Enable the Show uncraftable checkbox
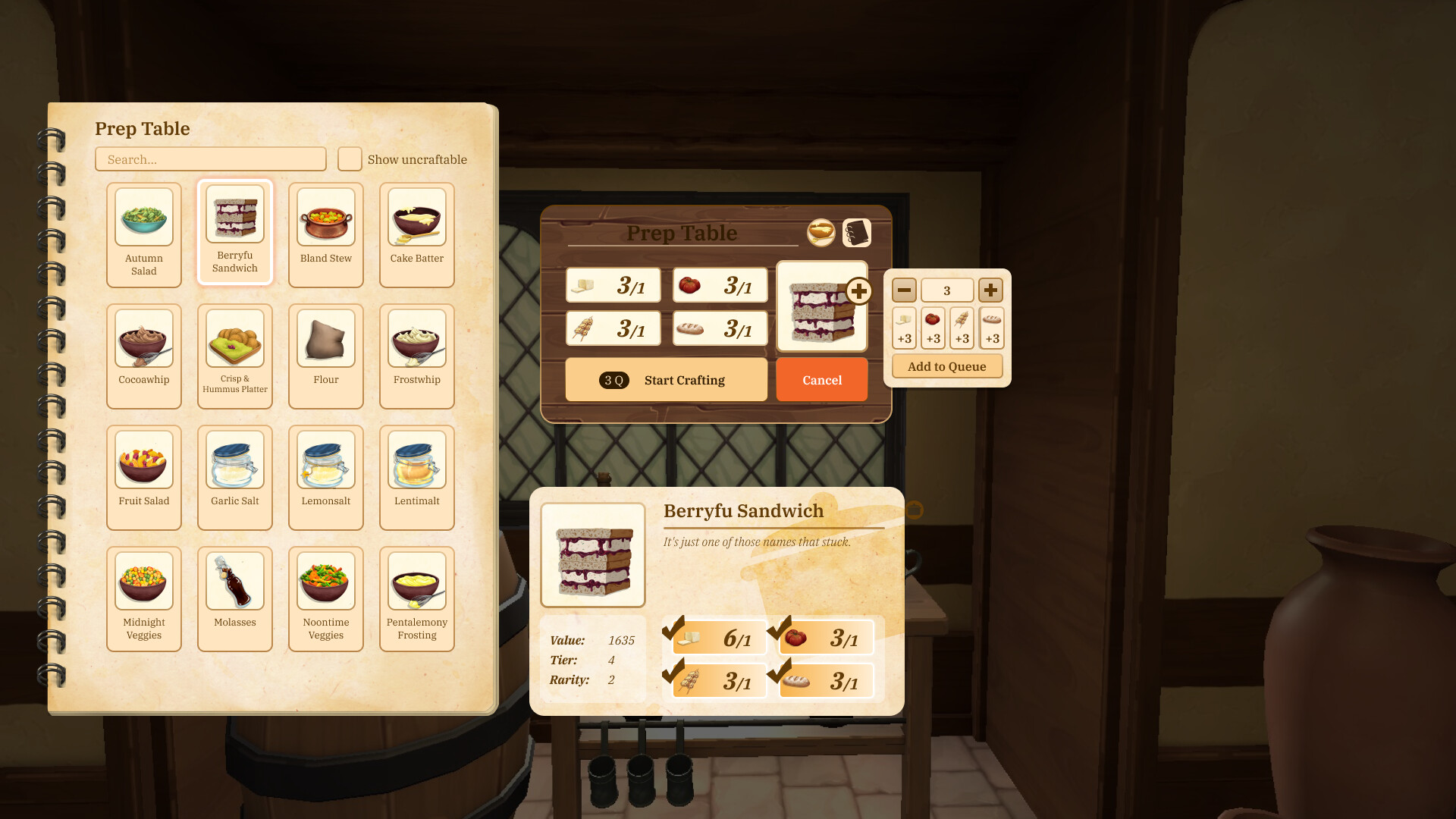Image resolution: width=1456 pixels, height=819 pixels. 349,159
